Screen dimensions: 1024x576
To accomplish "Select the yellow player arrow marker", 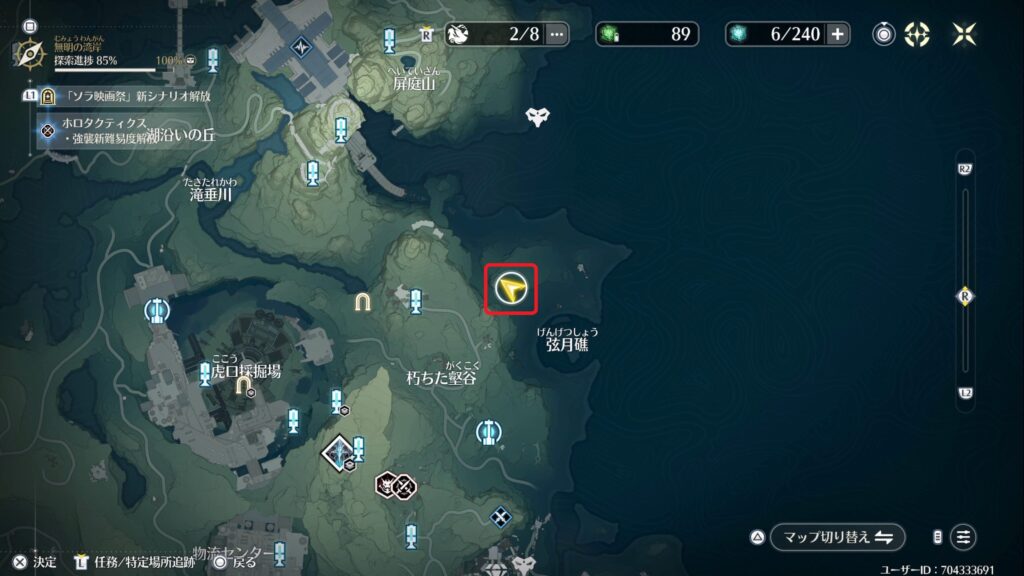I will (x=511, y=289).
